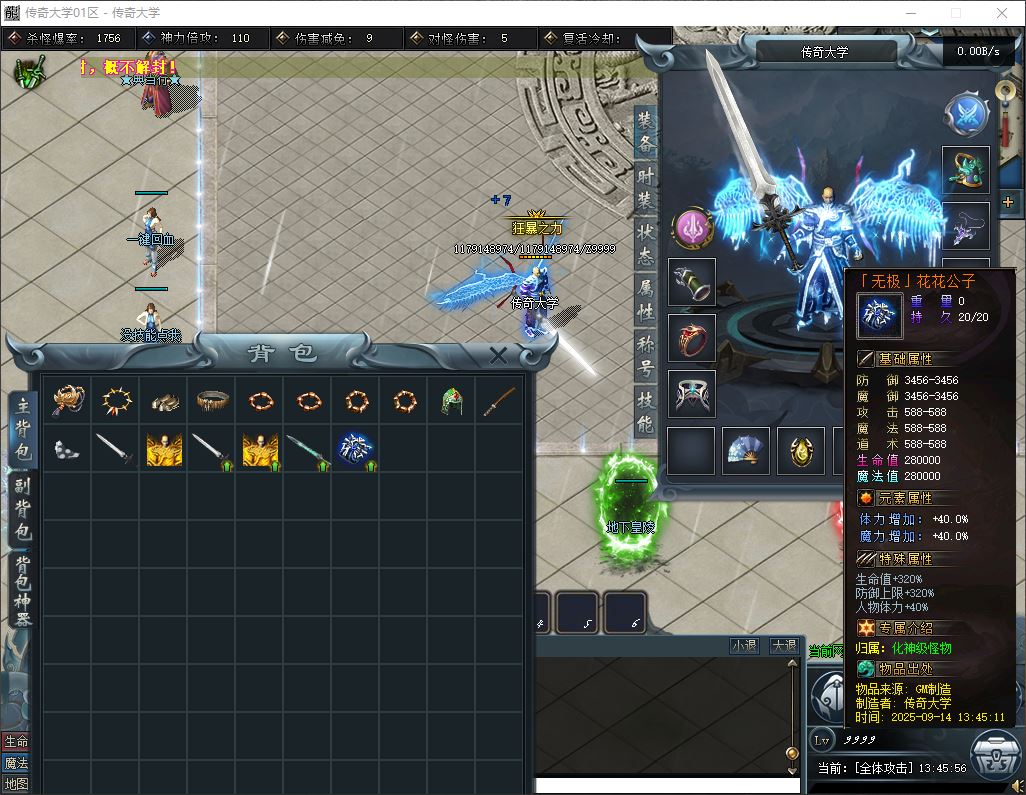Open the treasure chest icon
The width and height of the screenshot is (1026, 795).
(x=996, y=758)
